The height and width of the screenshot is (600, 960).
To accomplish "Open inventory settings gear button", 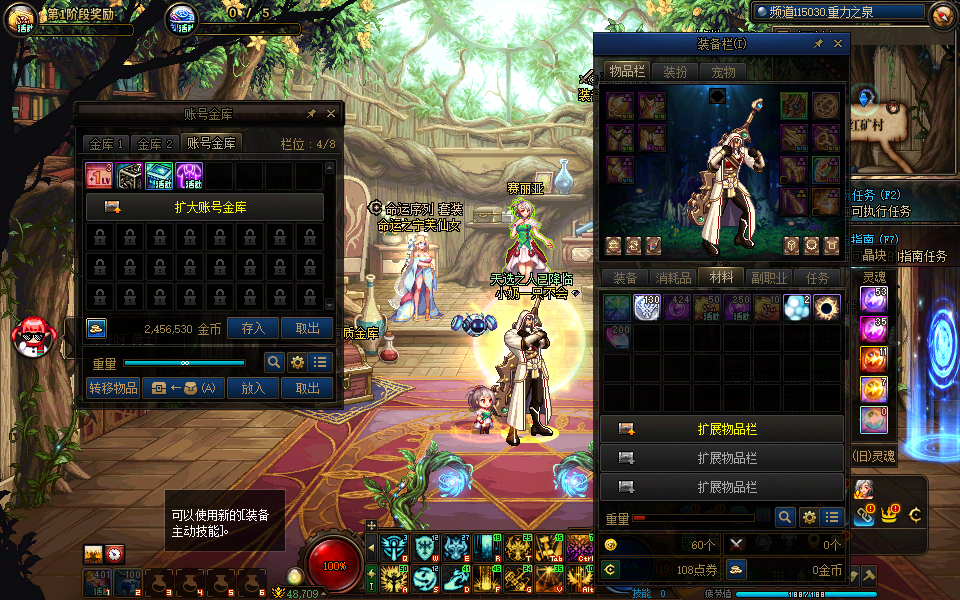I will pyautogui.click(x=809, y=517).
